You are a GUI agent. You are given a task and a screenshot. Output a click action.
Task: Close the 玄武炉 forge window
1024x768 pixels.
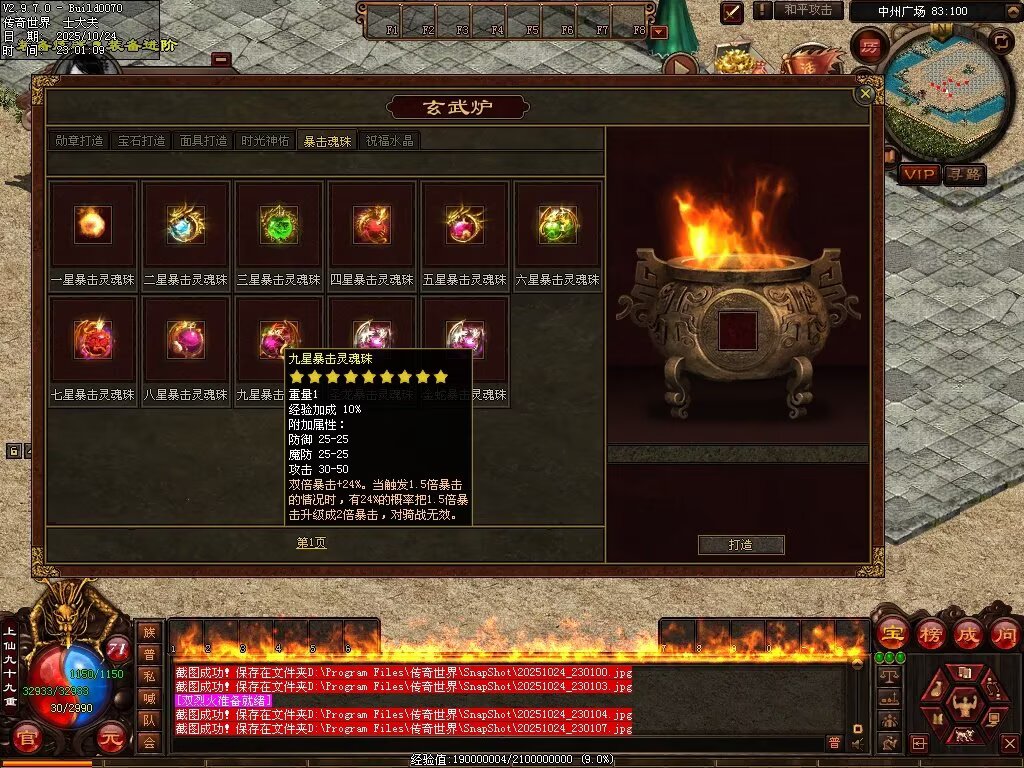coord(866,93)
